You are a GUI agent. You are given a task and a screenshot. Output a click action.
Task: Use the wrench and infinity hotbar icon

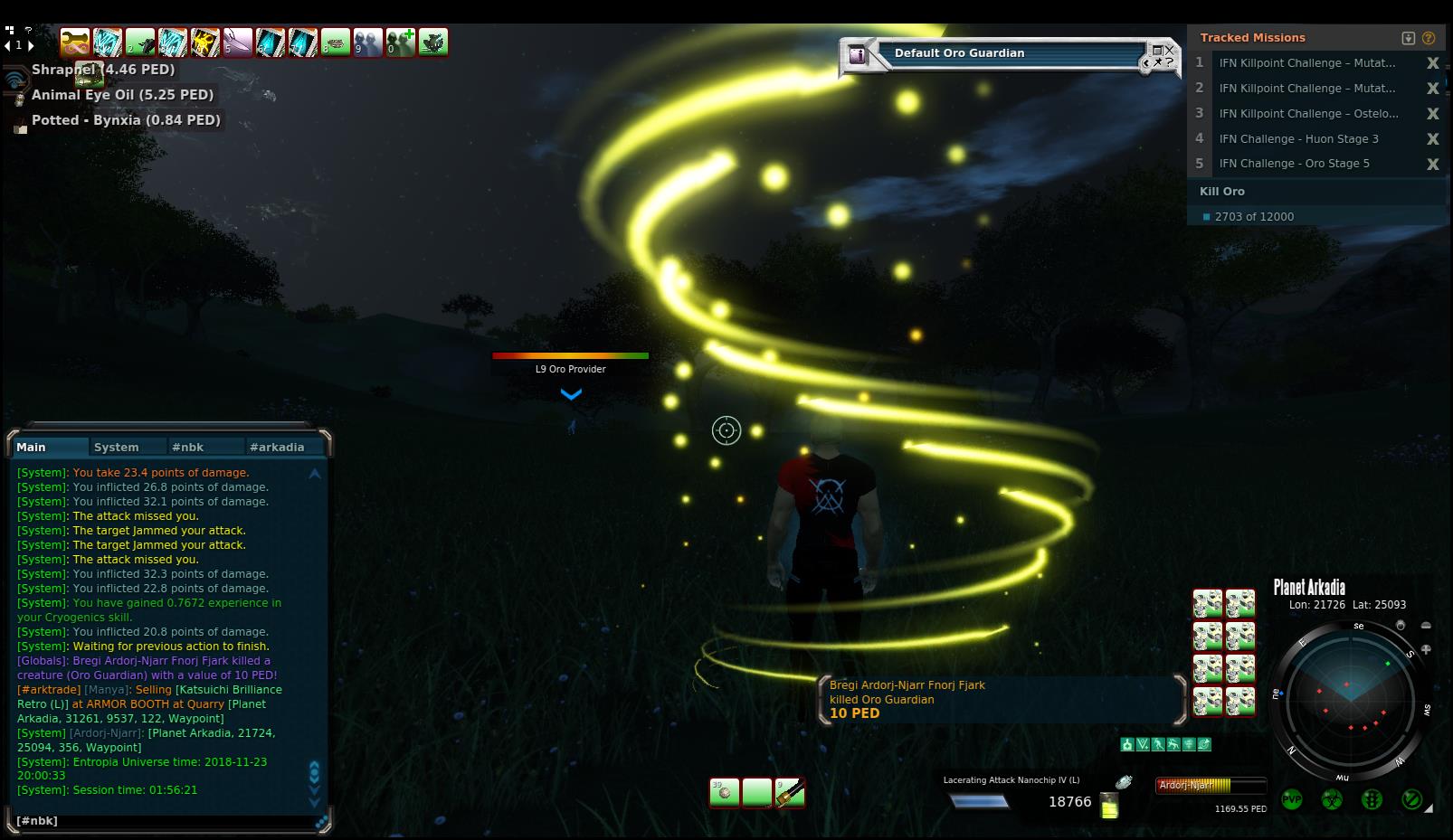75,42
